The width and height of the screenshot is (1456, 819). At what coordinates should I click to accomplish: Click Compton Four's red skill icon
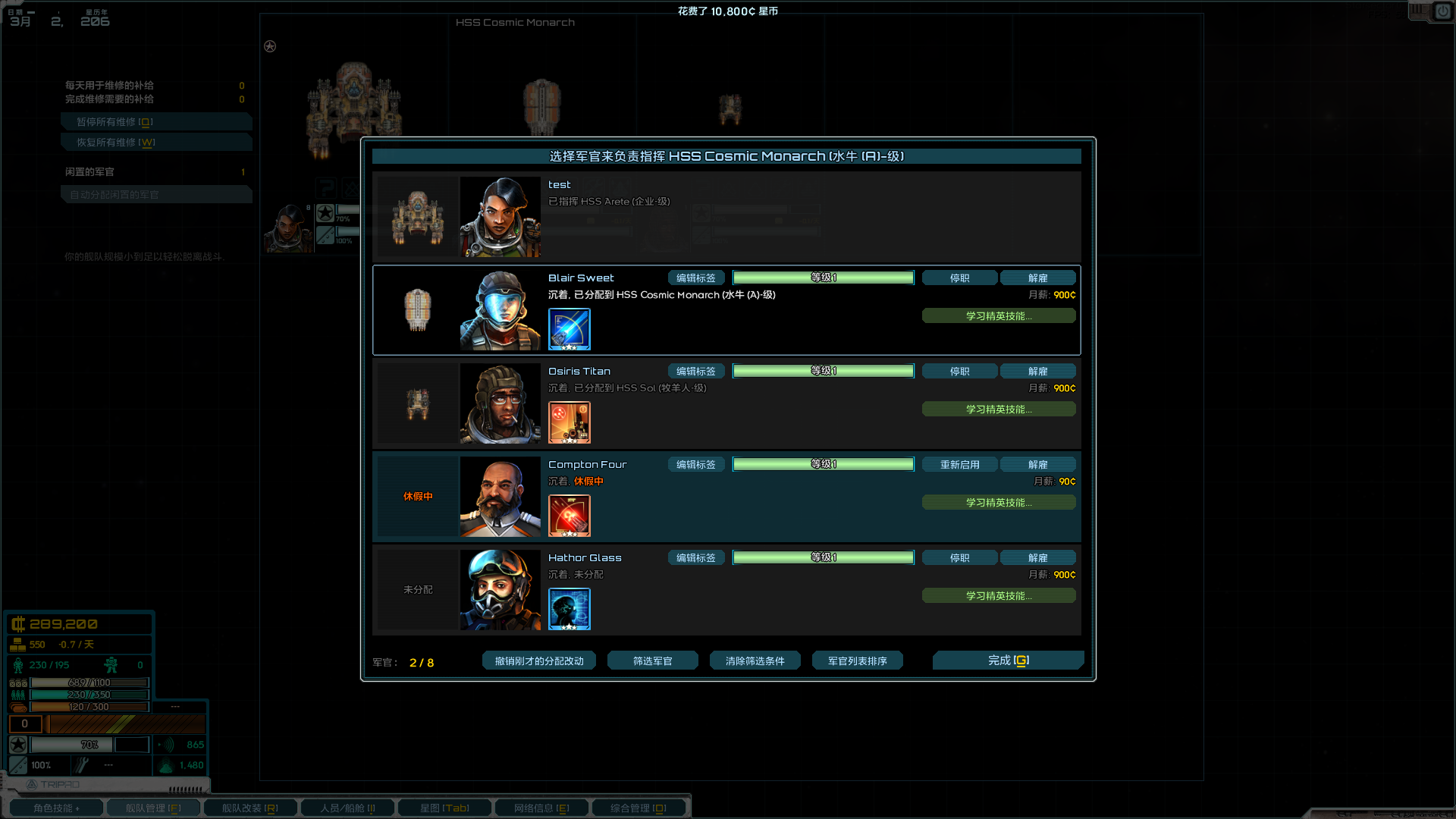(x=570, y=516)
